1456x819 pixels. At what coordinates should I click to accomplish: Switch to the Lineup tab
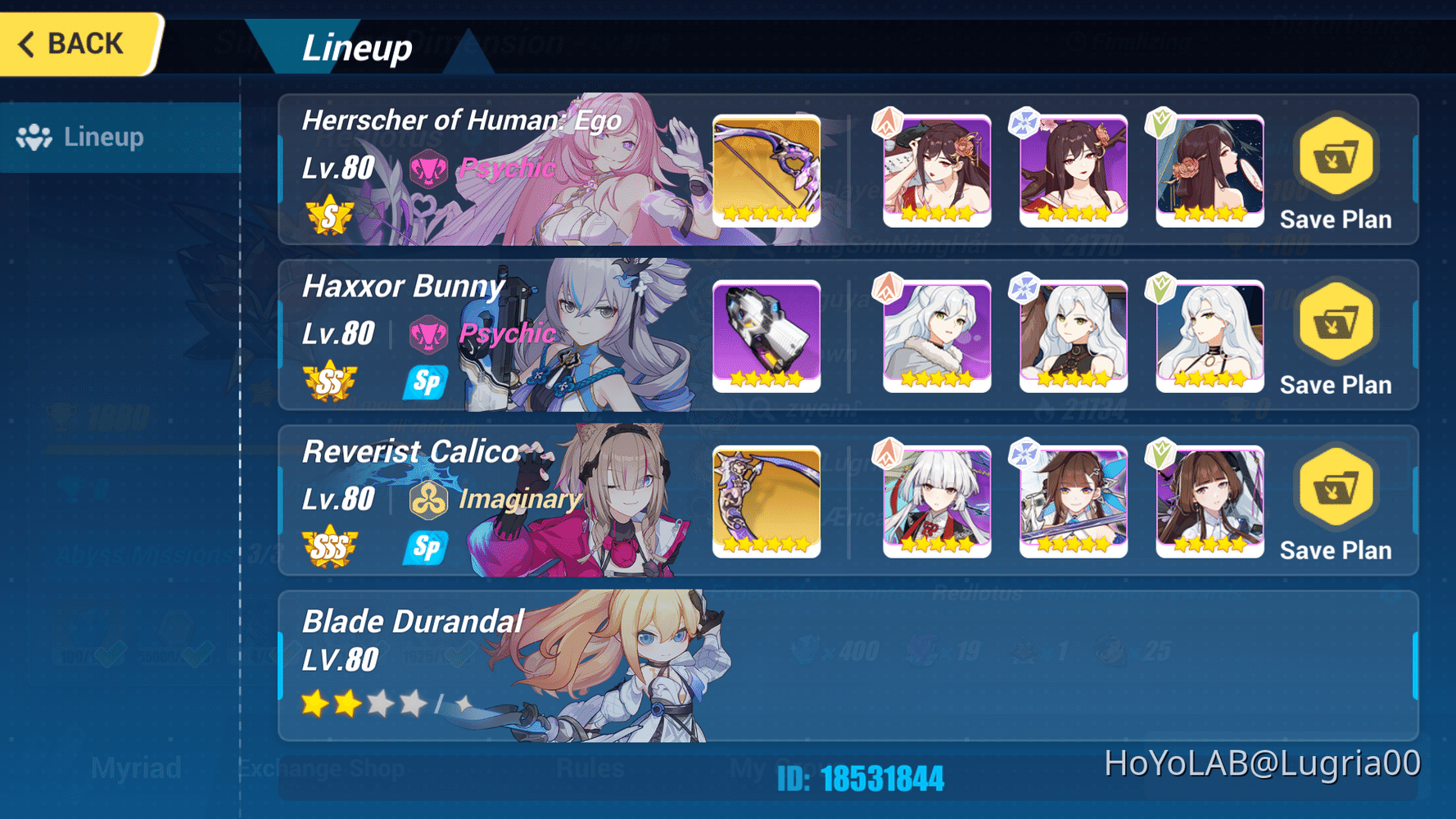pos(102,137)
